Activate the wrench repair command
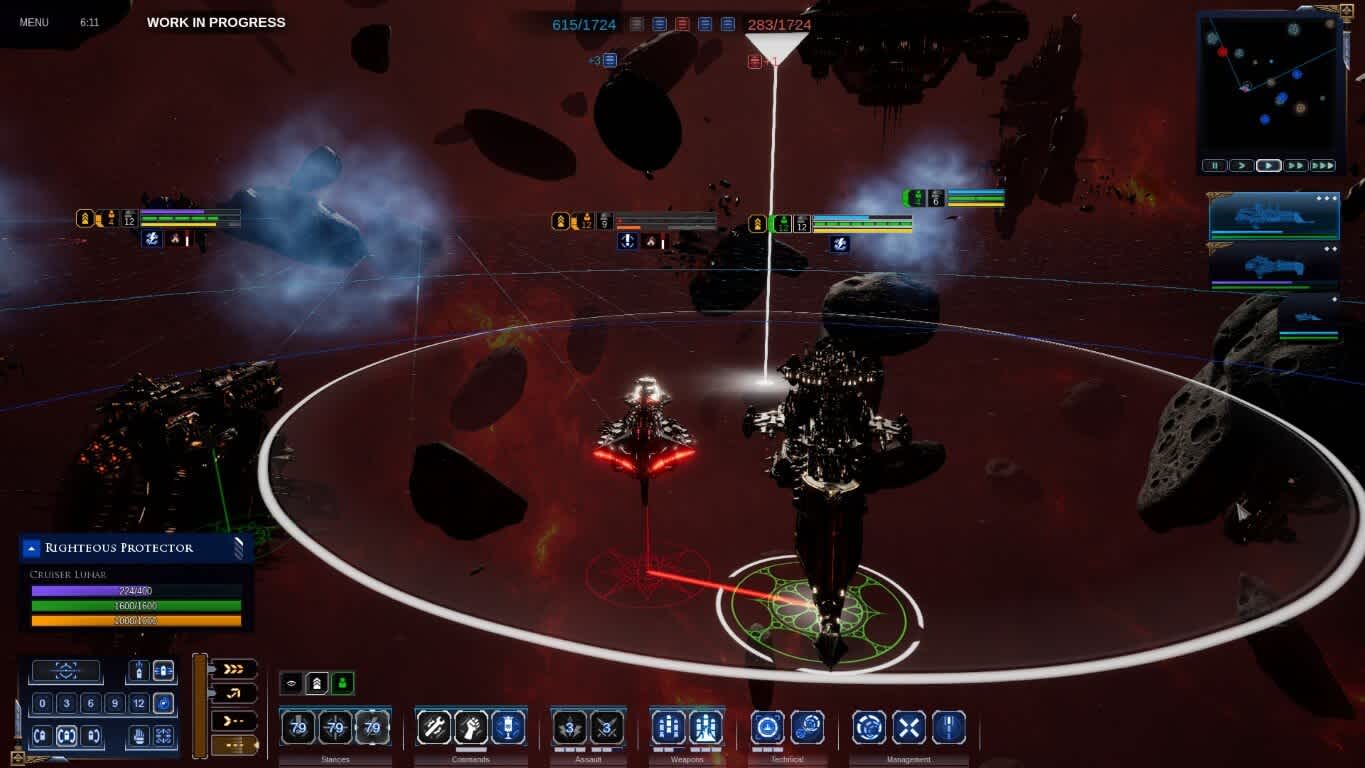 click(434, 727)
